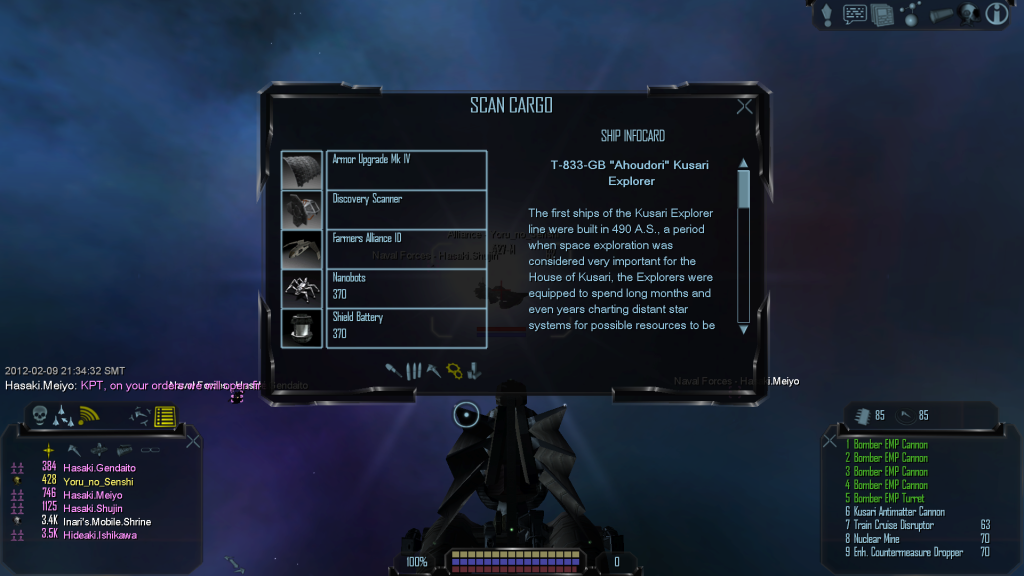Select the Nanobots cargo entry
This screenshot has width=1024, height=576.
click(406, 288)
